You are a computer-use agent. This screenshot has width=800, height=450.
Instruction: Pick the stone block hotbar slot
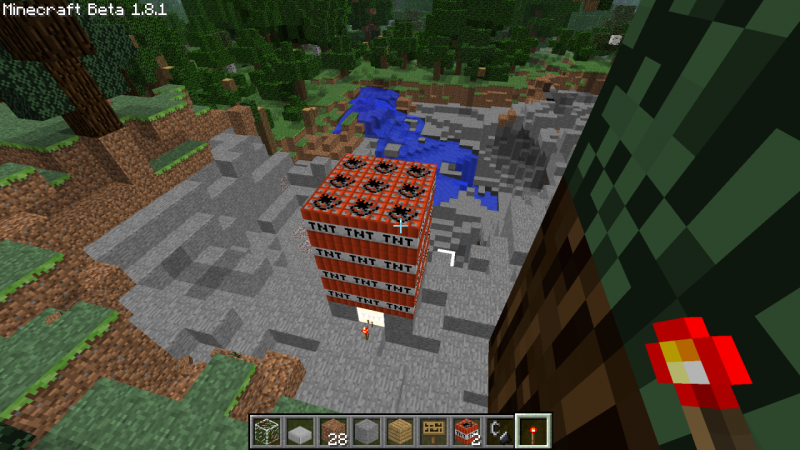366,431
